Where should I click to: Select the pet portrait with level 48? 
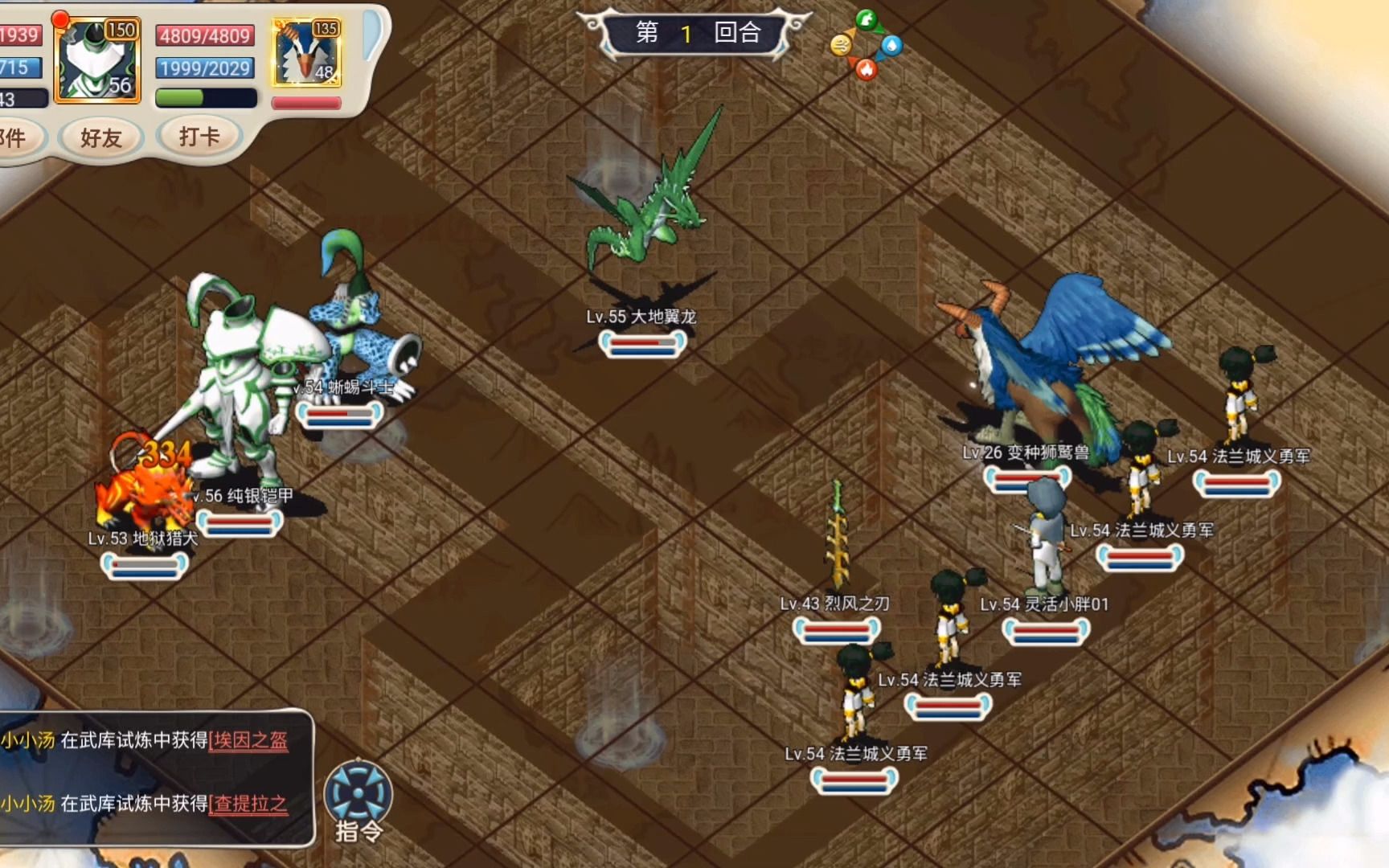306,54
